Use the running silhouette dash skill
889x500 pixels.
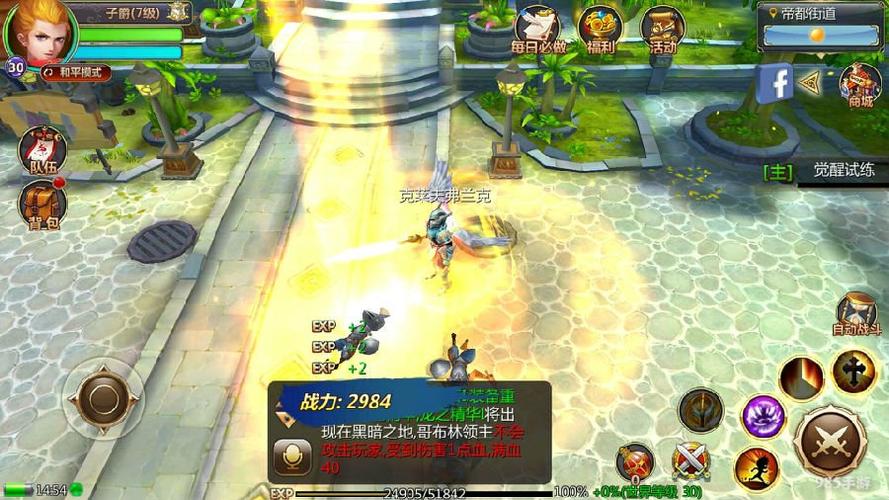pyautogui.click(x=756, y=468)
